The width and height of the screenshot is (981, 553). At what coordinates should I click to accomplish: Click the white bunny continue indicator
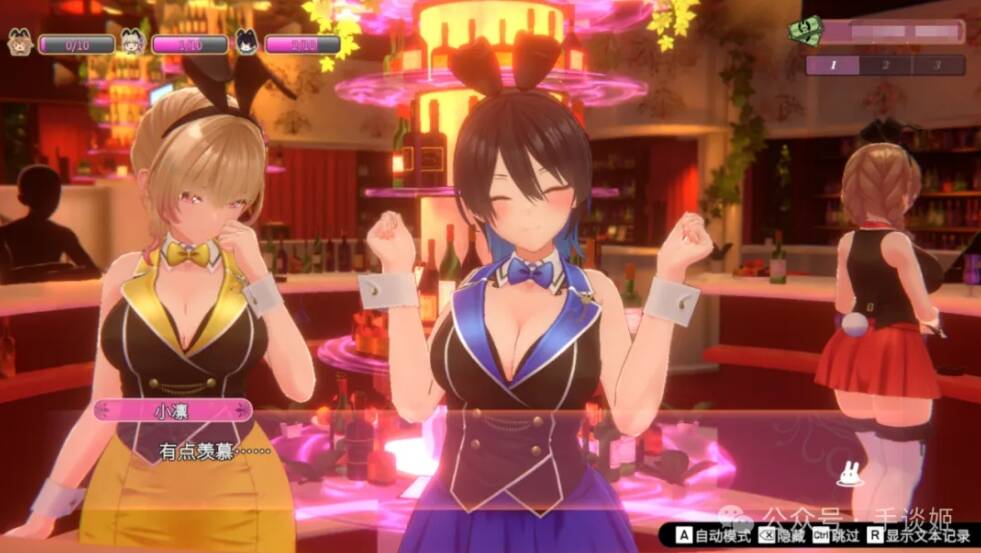[851, 473]
